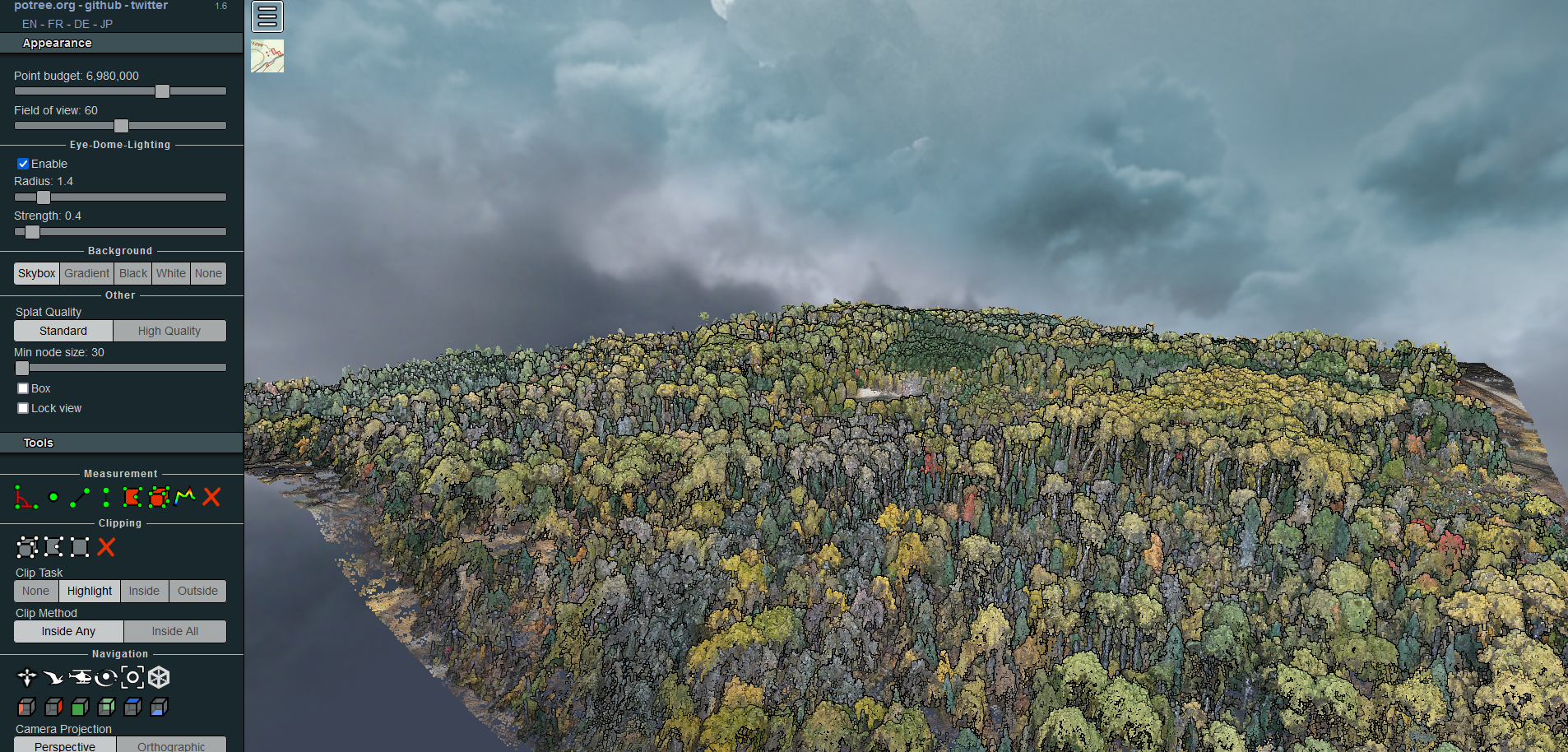Collapse the Measurement section header

pos(120,473)
